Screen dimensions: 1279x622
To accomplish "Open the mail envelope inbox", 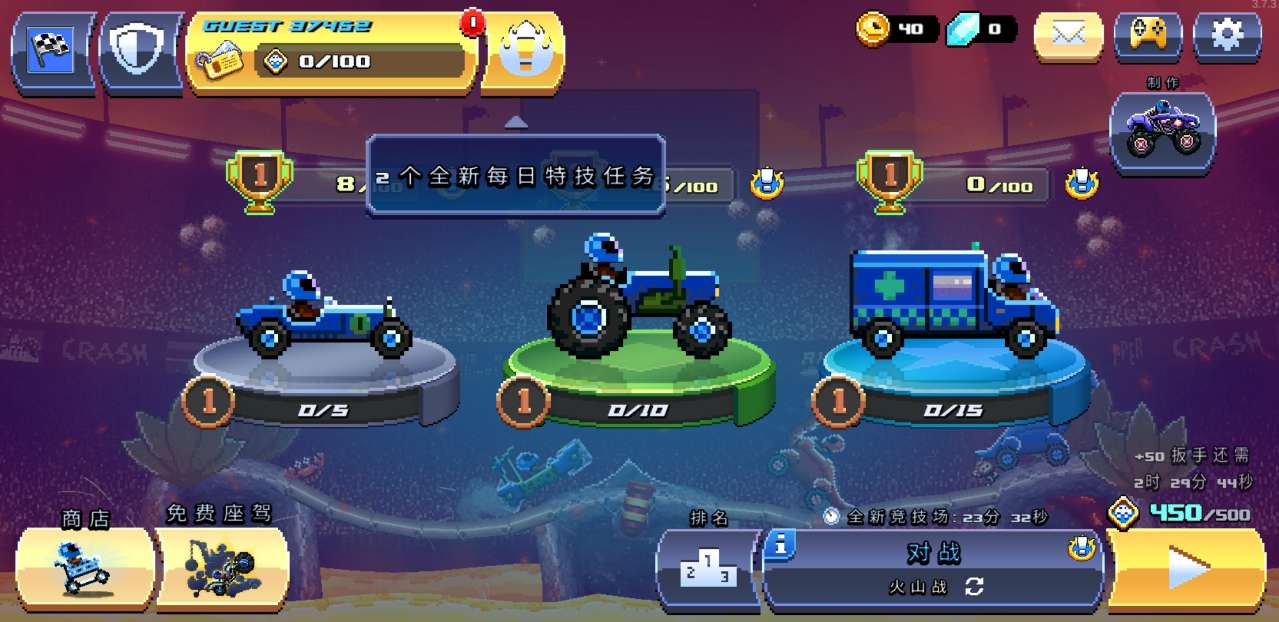I will click(1068, 36).
